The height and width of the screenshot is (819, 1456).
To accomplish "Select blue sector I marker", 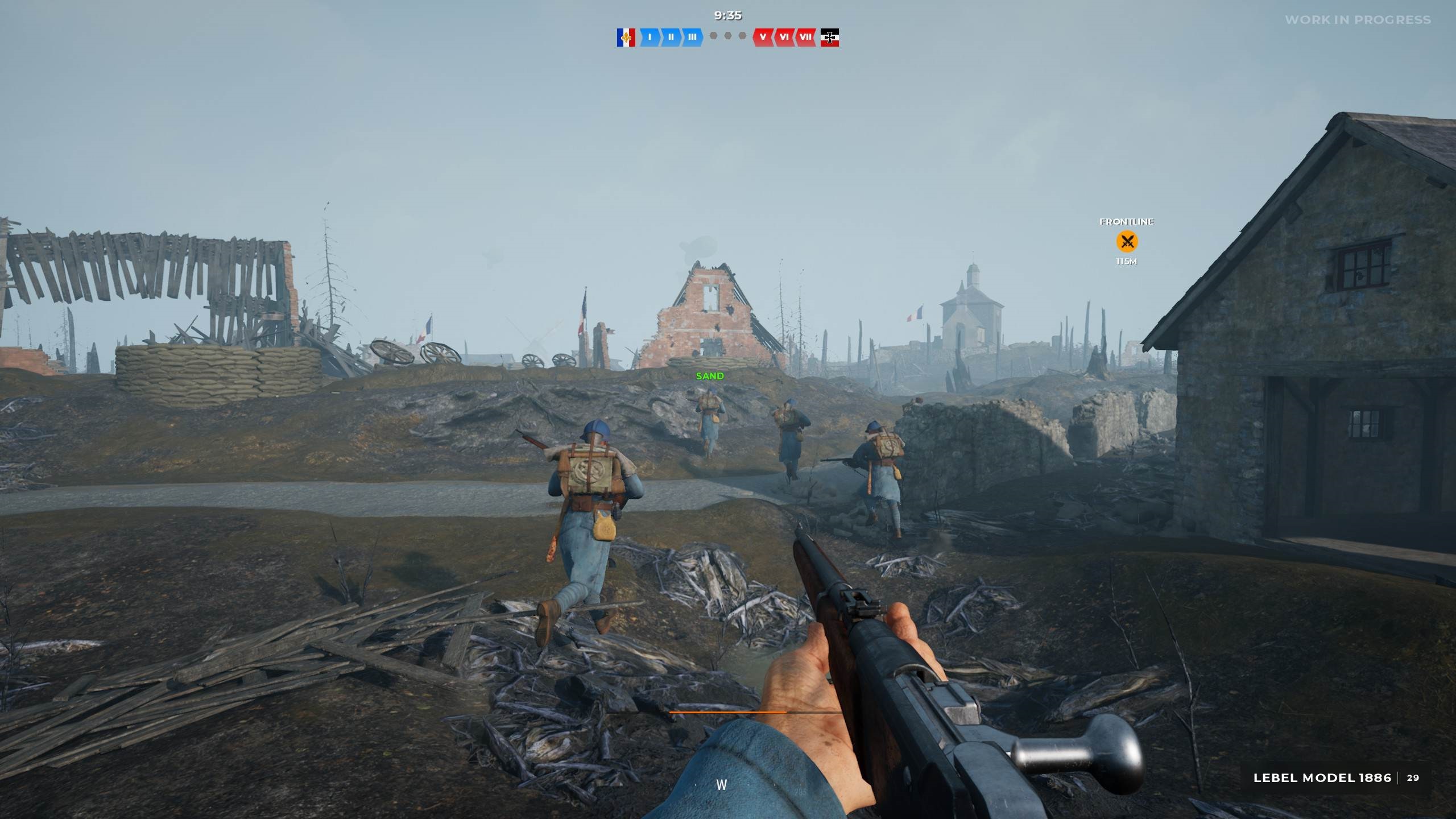I will pyautogui.click(x=650, y=38).
